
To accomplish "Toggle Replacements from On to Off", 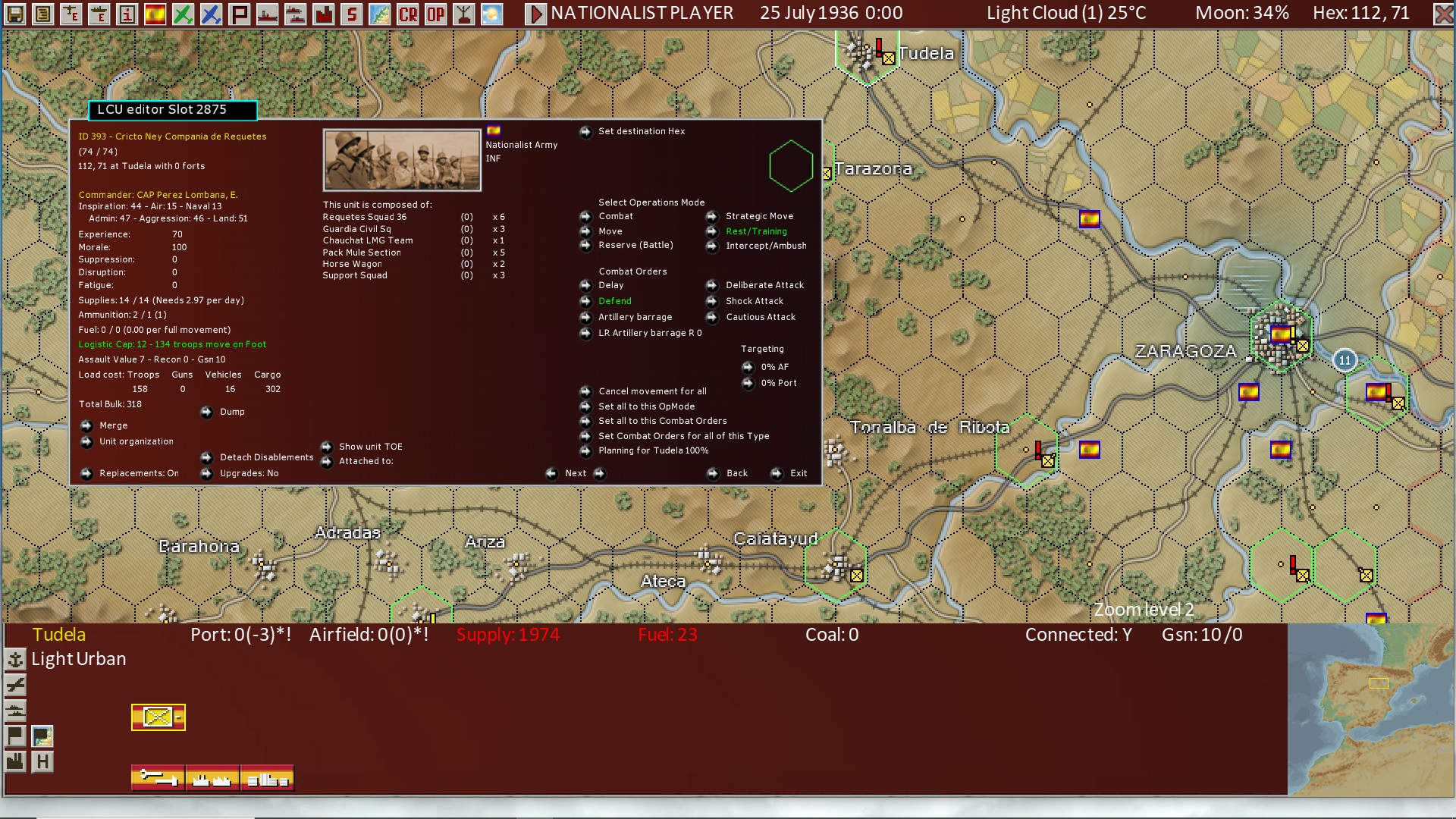I will point(139,472).
